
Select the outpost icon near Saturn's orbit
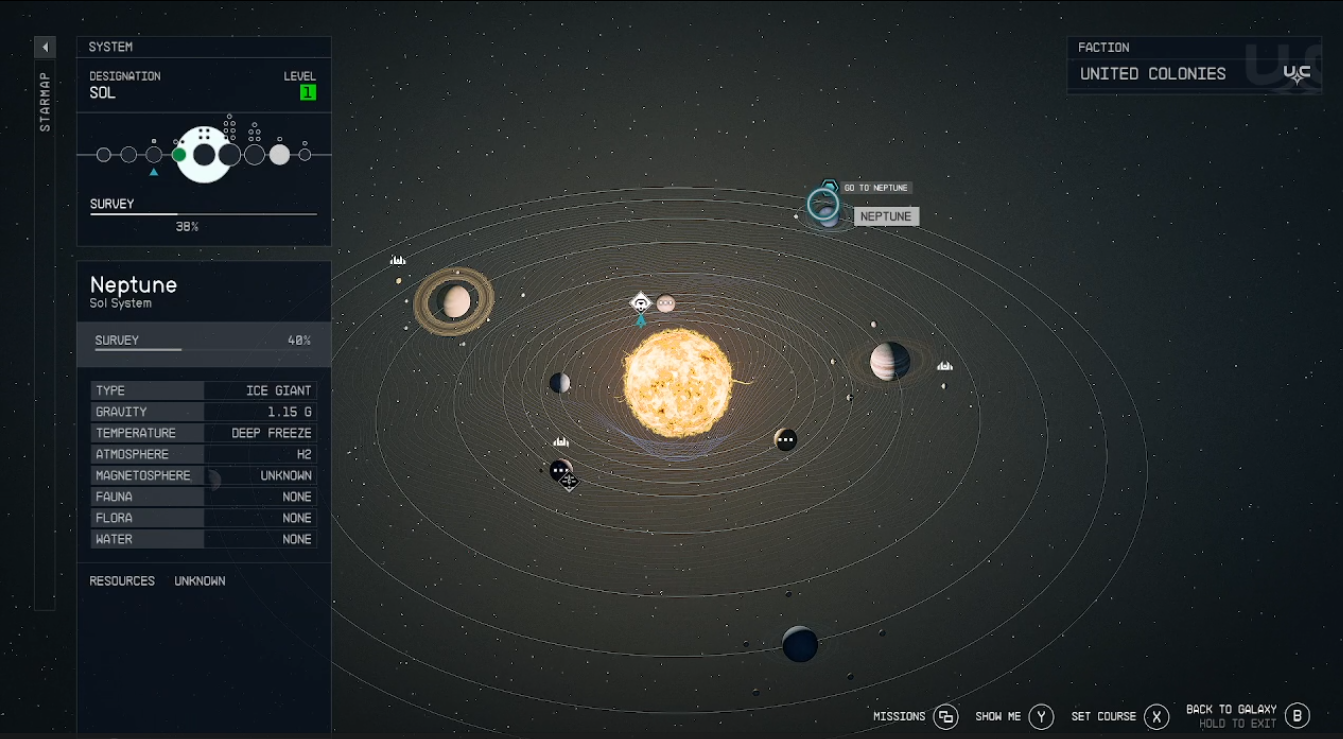click(397, 259)
